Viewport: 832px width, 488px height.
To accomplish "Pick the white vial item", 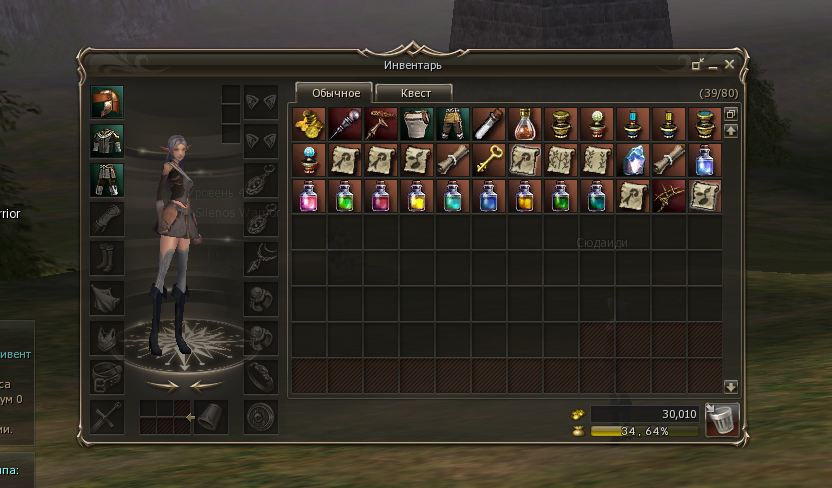I will 488,123.
